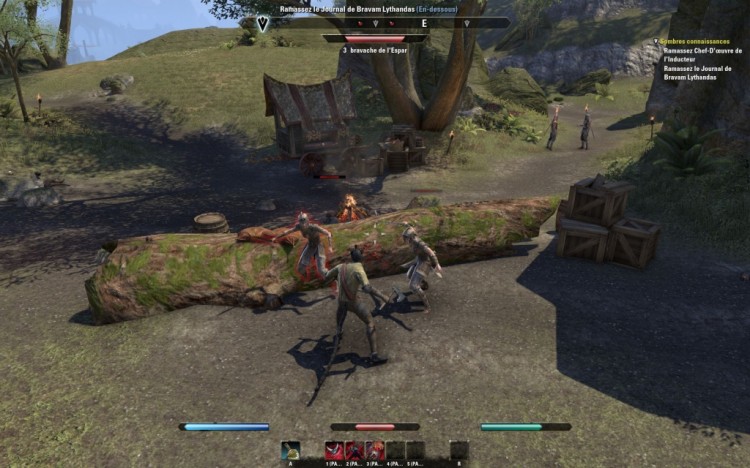This screenshot has width=750, height=468.
Task: Cast the ability in hotbar slot 3
Action: [375, 450]
